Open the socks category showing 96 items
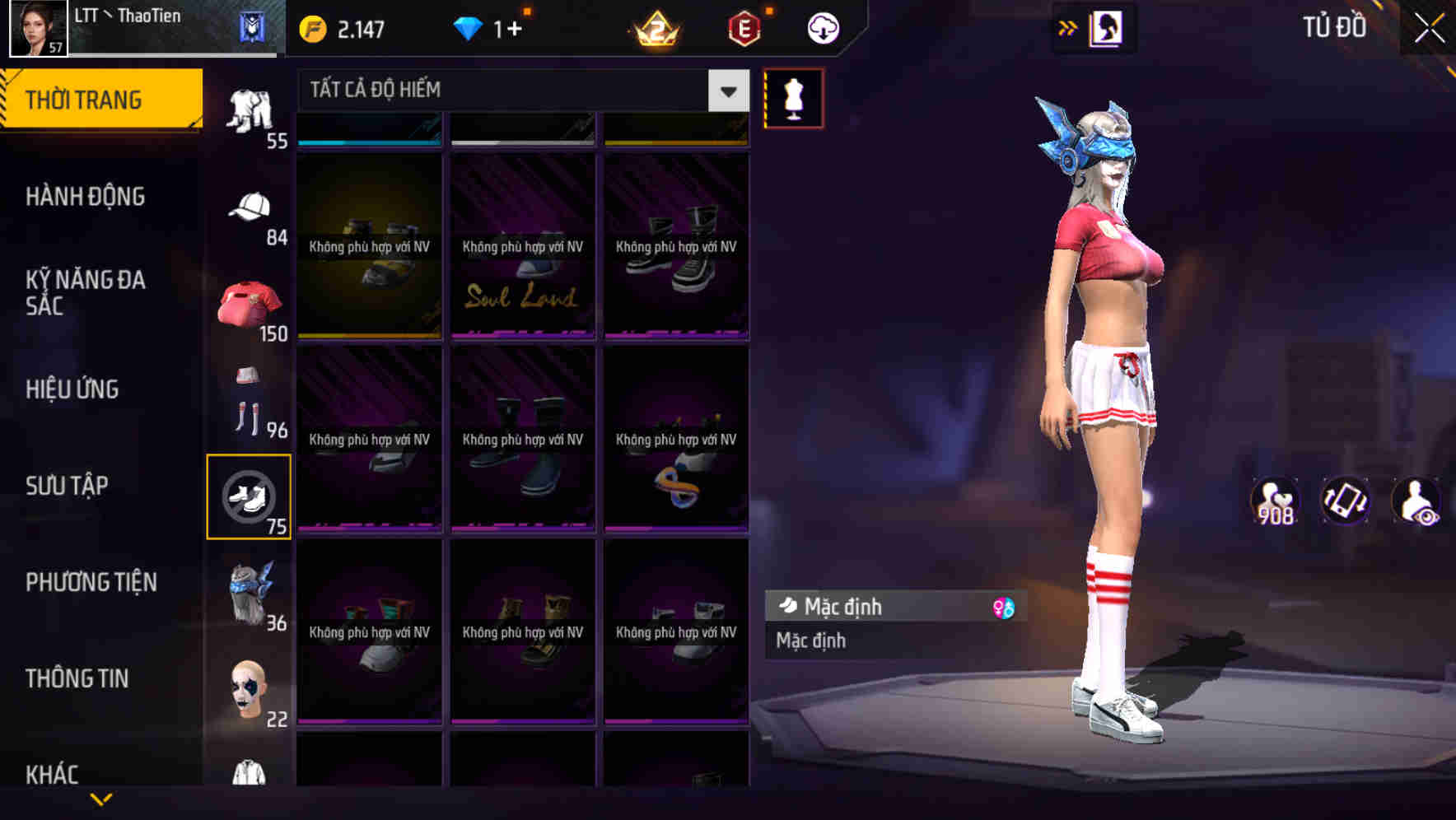1456x820 pixels. 247,403
